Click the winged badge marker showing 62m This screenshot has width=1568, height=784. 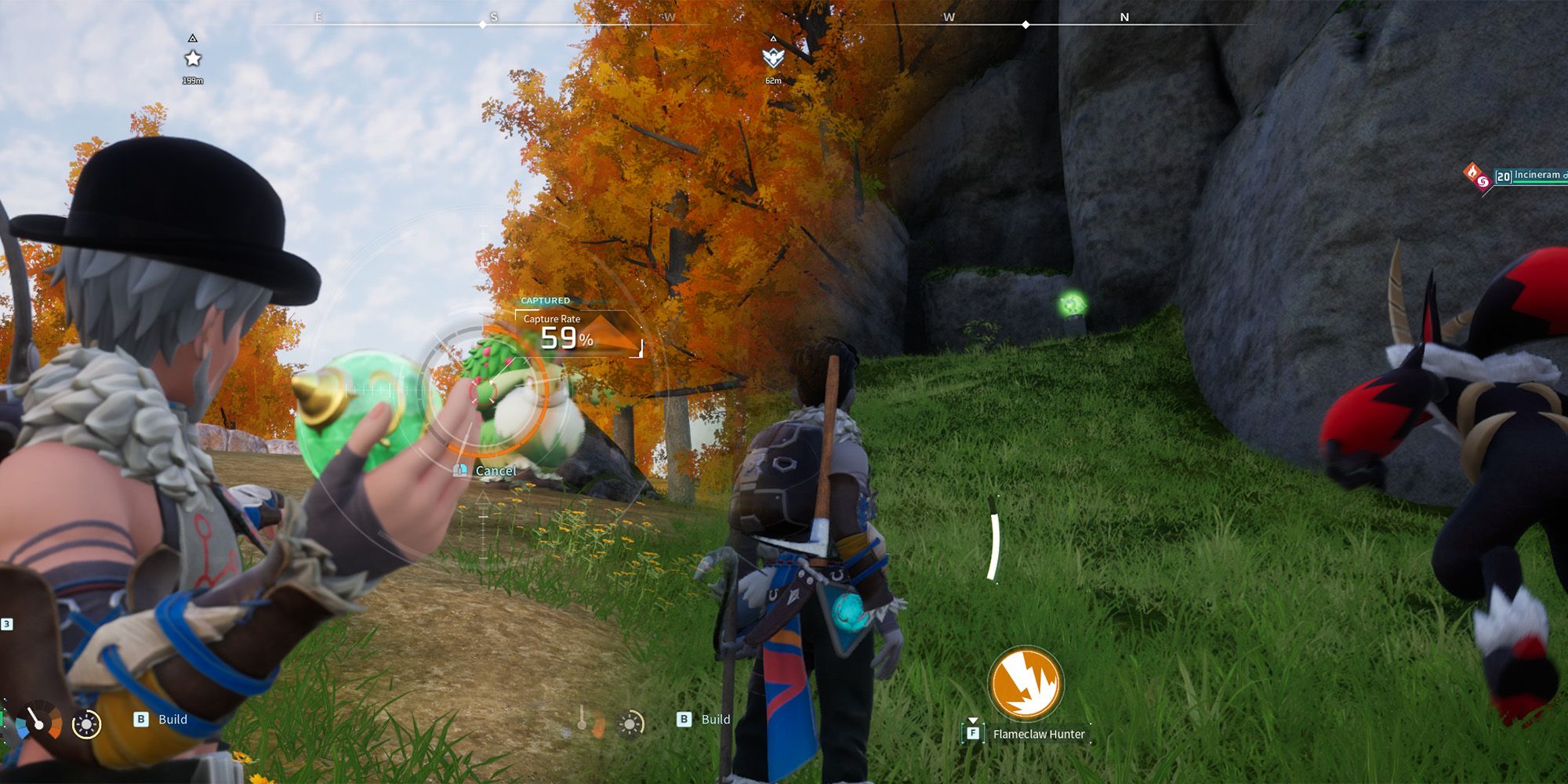point(773,57)
